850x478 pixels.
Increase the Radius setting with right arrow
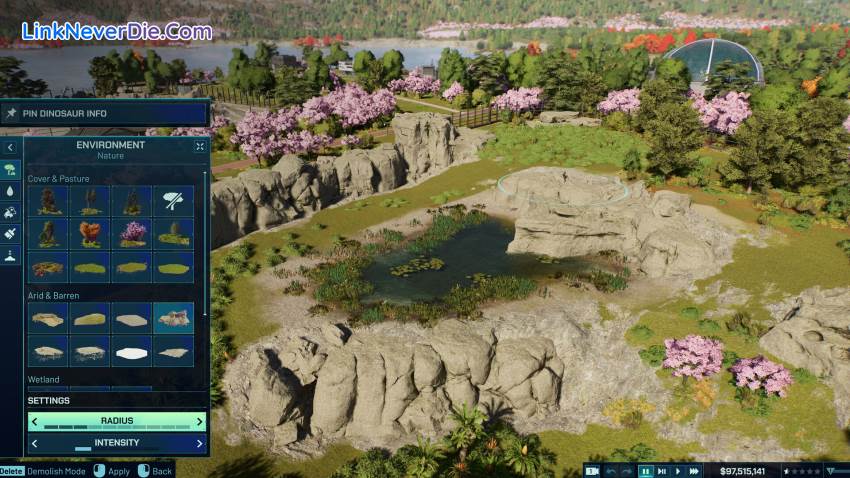(x=199, y=421)
